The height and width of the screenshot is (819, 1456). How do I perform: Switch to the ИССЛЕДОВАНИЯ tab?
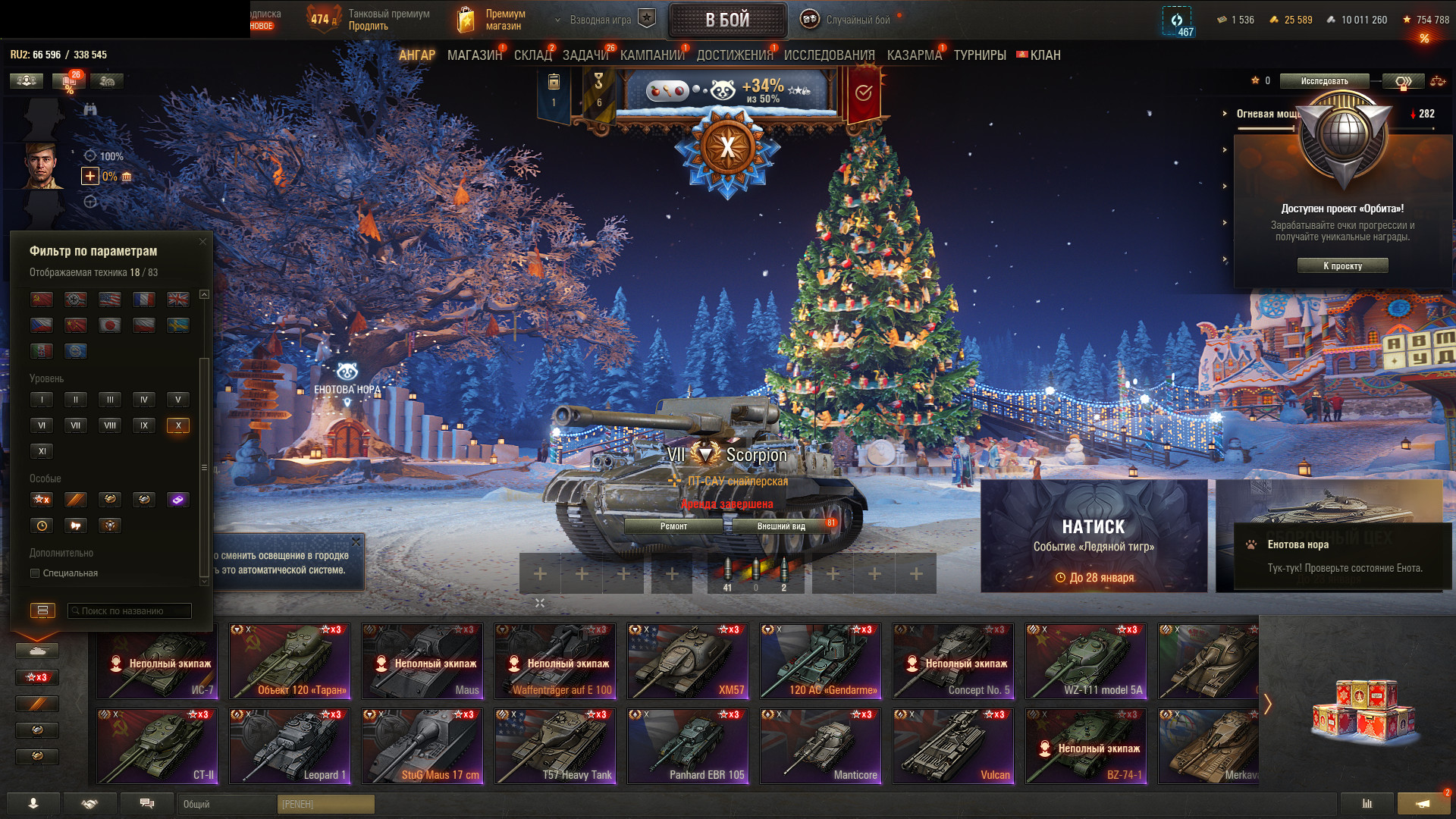coord(829,55)
